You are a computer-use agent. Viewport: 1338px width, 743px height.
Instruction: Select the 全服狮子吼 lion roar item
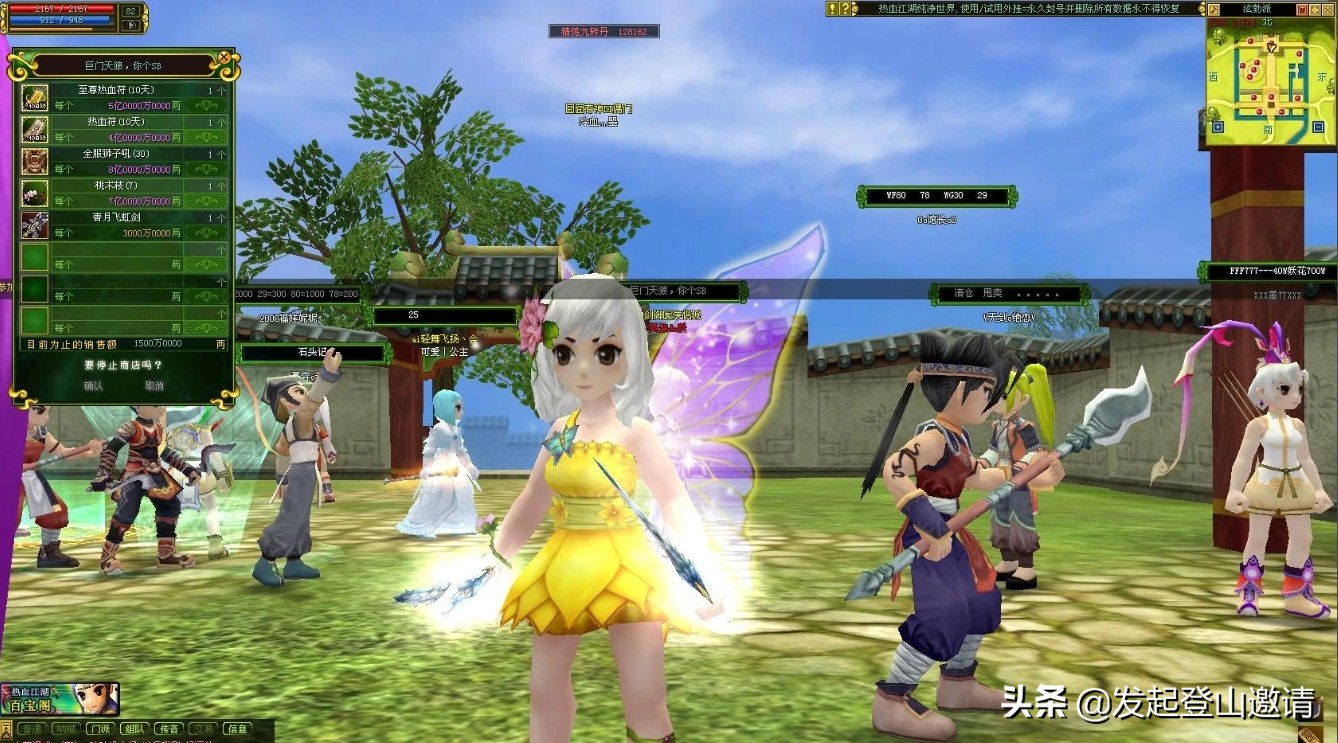click(x=35, y=161)
